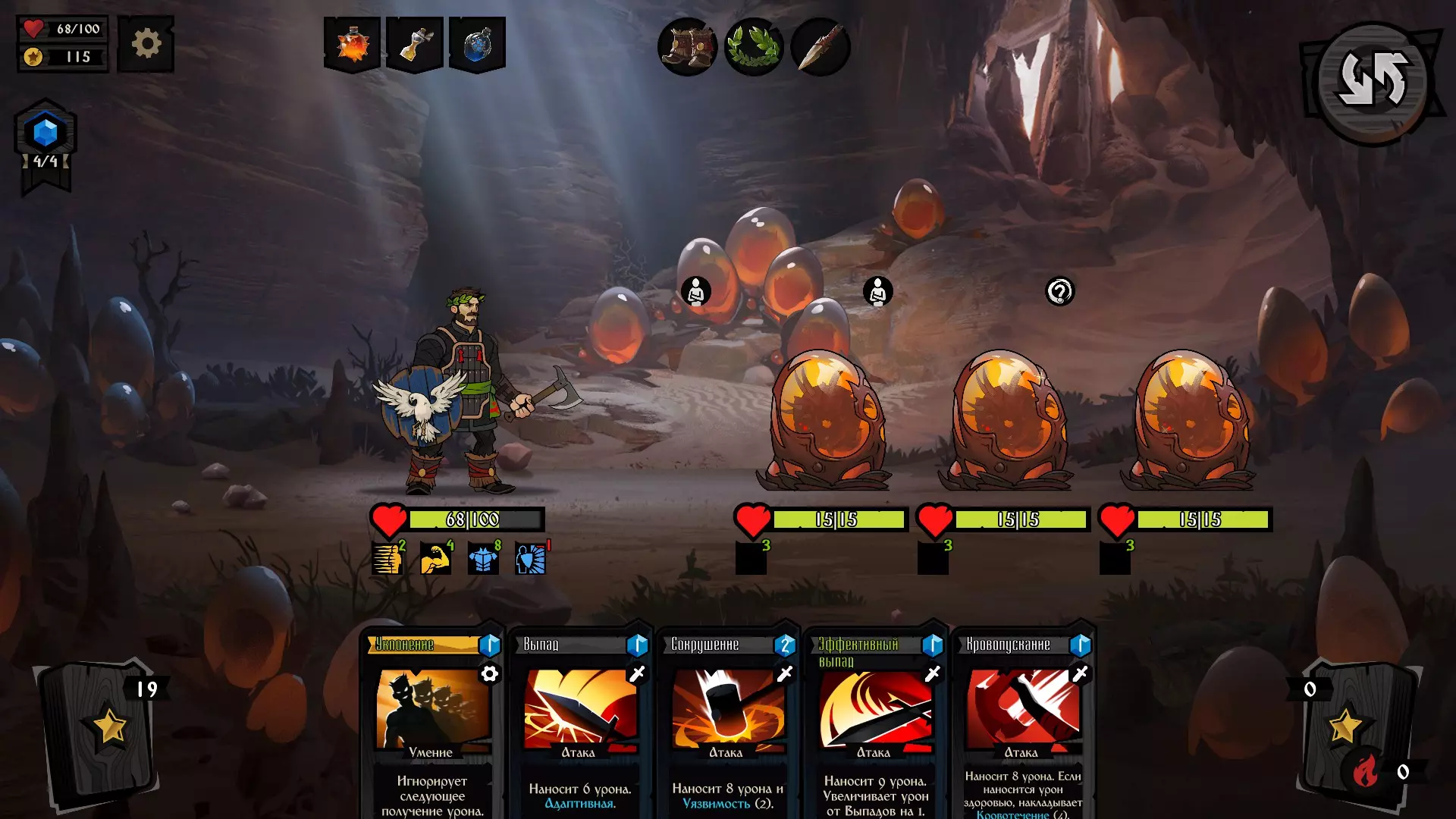Image resolution: width=1456 pixels, height=819 pixels.
Task: Open the draw pile with 19 cards
Action: tap(102, 728)
